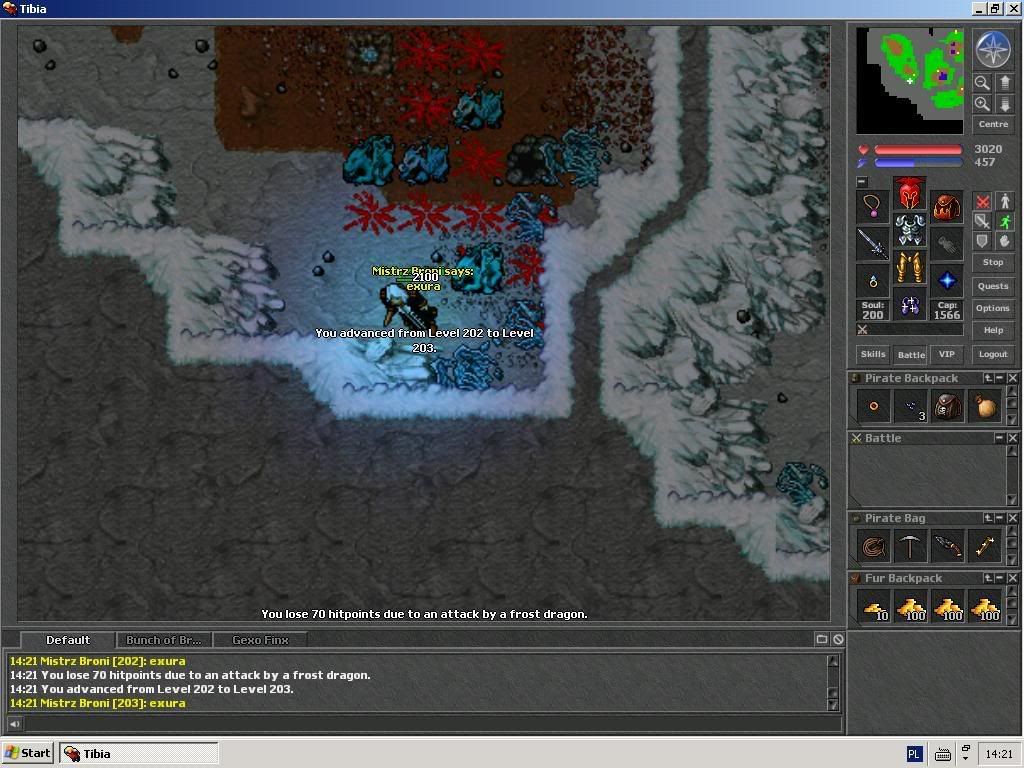Open the Options menu

[993, 308]
